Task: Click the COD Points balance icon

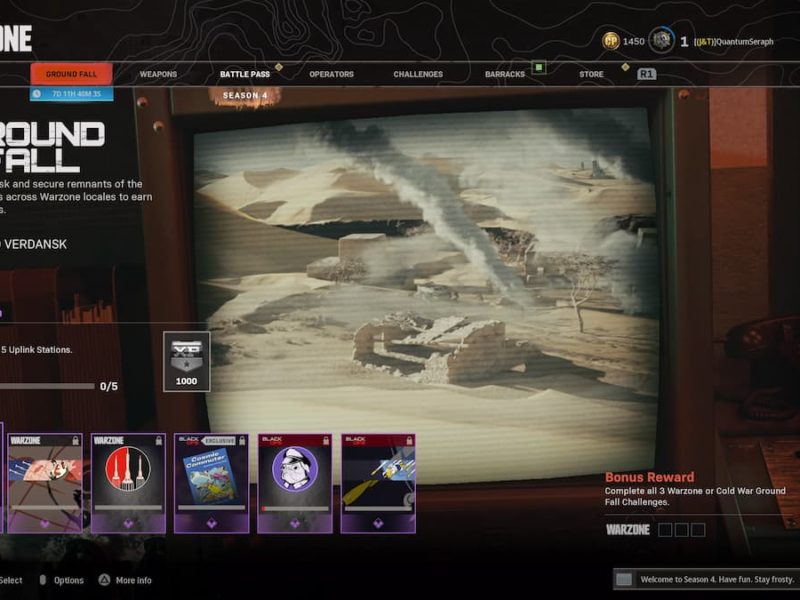Action: pyautogui.click(x=611, y=41)
